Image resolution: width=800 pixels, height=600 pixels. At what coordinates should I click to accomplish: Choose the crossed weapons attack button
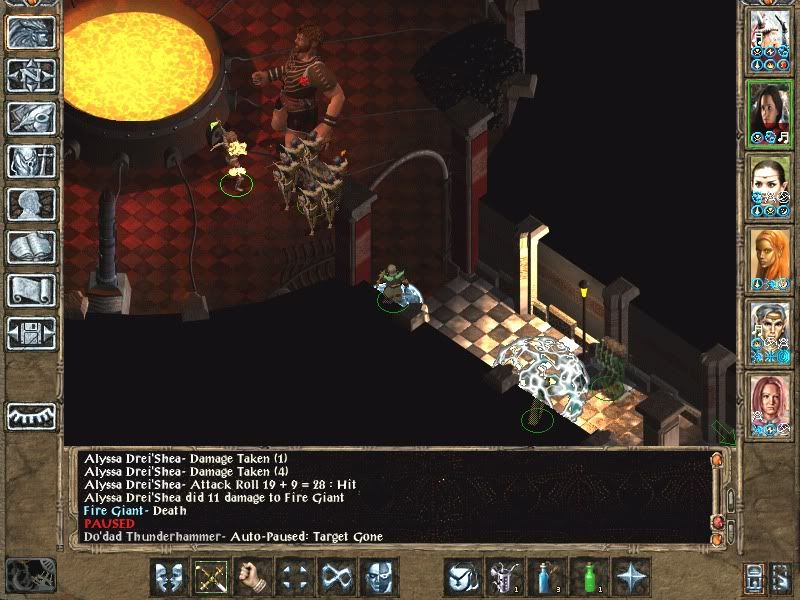pos(211,577)
